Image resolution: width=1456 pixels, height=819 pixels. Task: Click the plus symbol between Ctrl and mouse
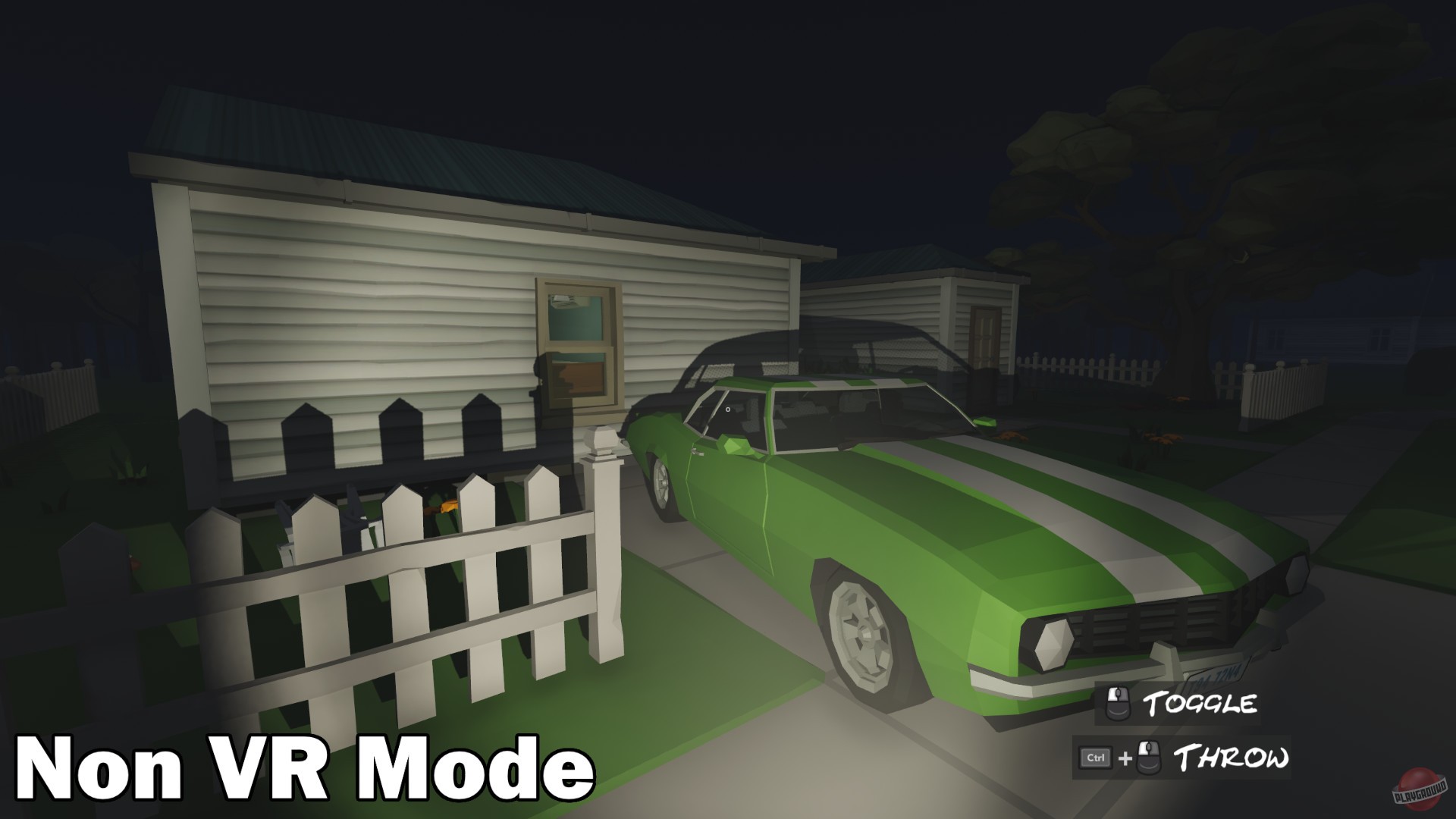pyautogui.click(x=1125, y=756)
